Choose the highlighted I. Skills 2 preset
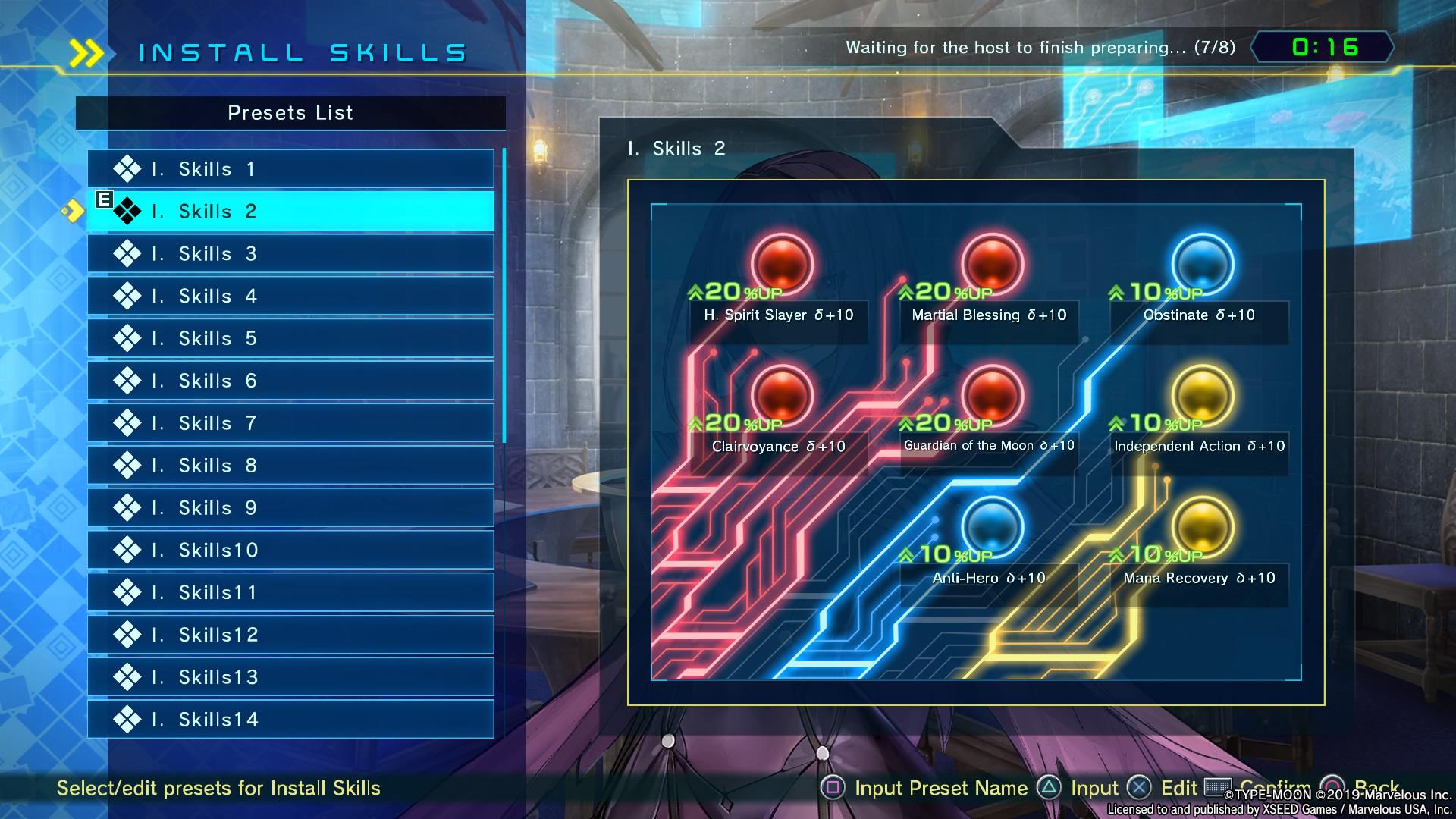The image size is (1456, 819). click(290, 212)
